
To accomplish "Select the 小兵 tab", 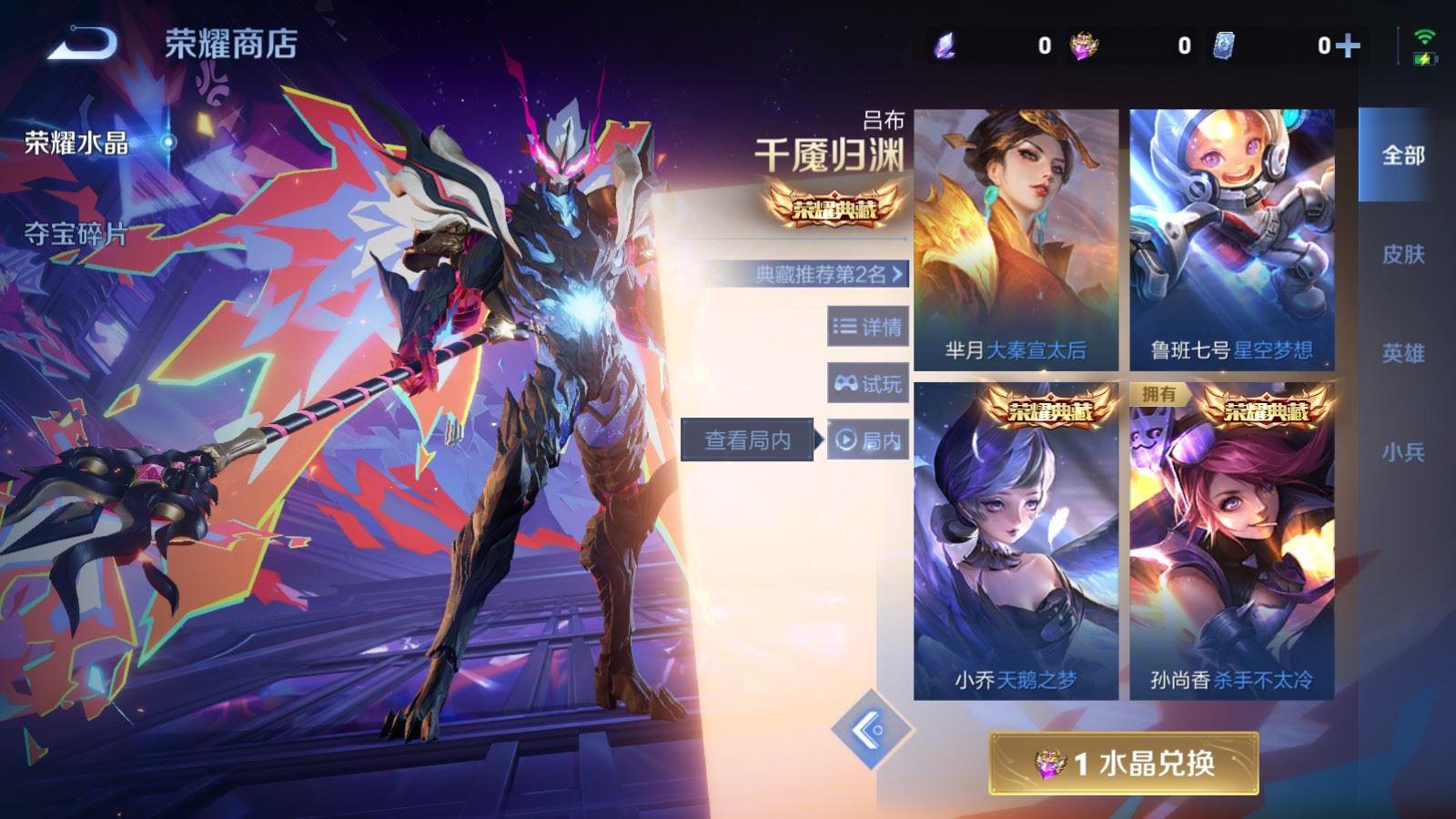I will [1402, 450].
